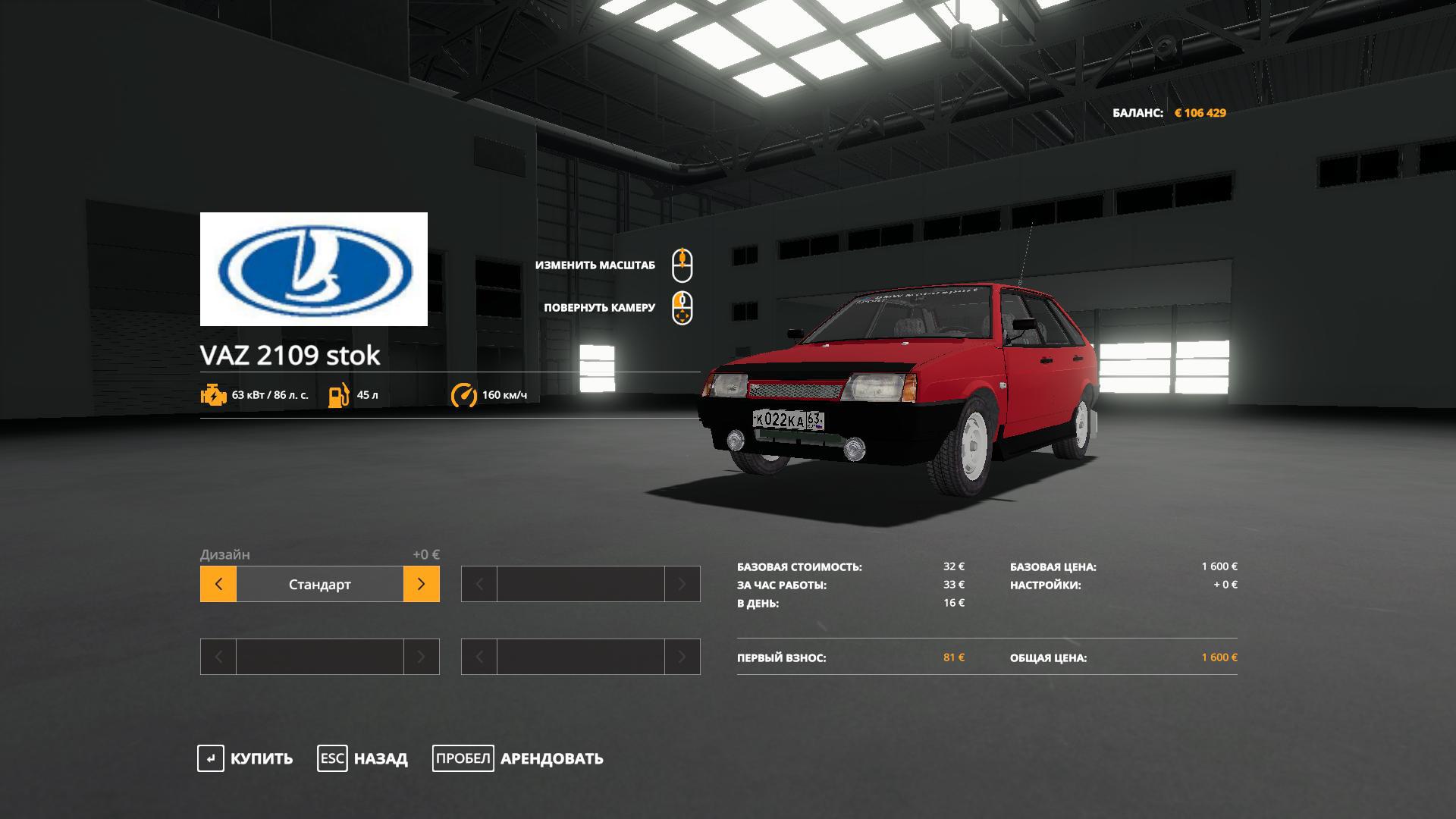Image resolution: width=1456 pixels, height=819 pixels.
Task: Lease the car with АРЕНДОВАТЬ
Action: (x=519, y=758)
